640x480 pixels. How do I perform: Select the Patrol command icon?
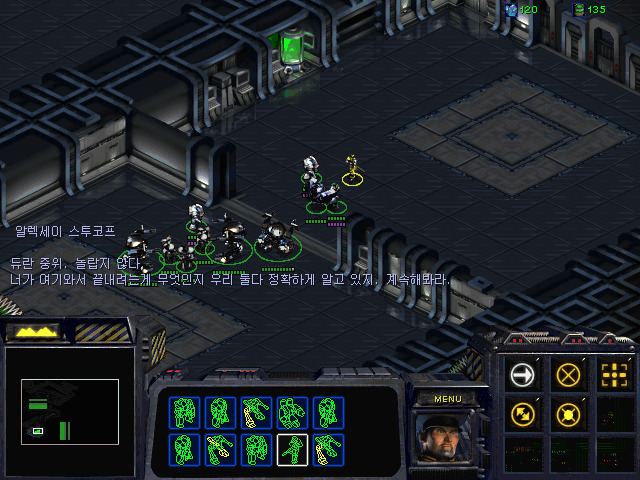tap(523, 412)
